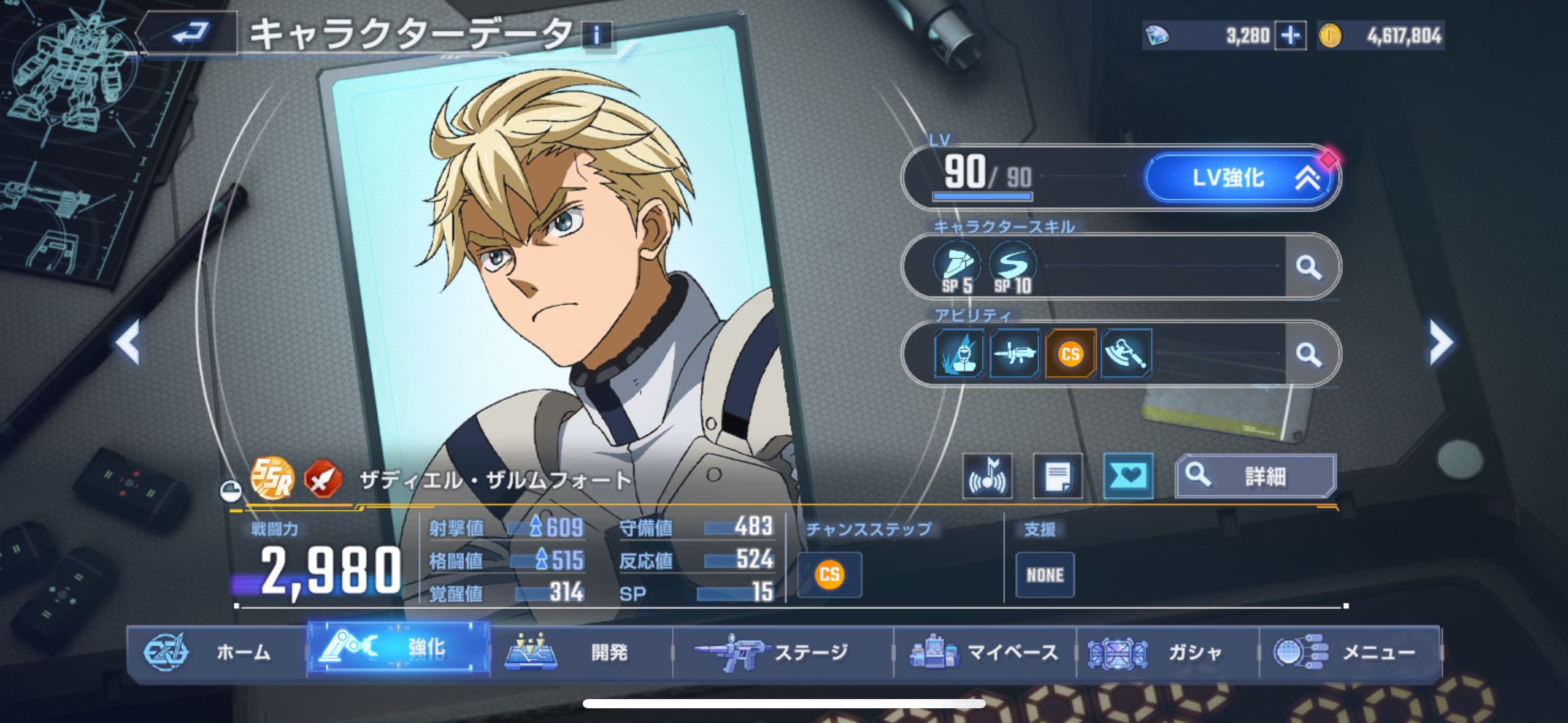This screenshot has width=1568, height=723.
Task: Inspect character skills with the magnifier
Action: click(1309, 267)
